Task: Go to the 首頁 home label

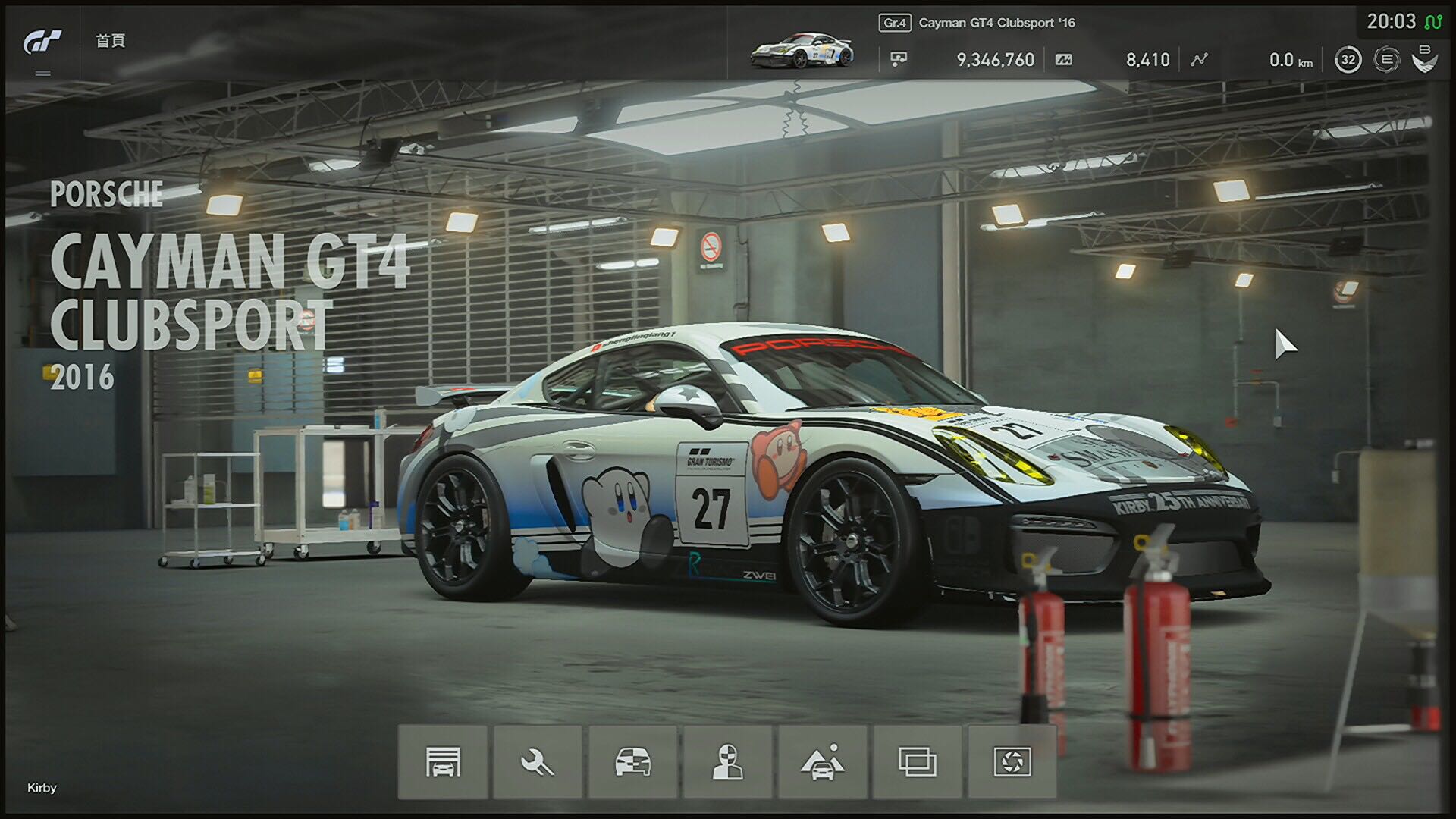Action: click(x=110, y=41)
